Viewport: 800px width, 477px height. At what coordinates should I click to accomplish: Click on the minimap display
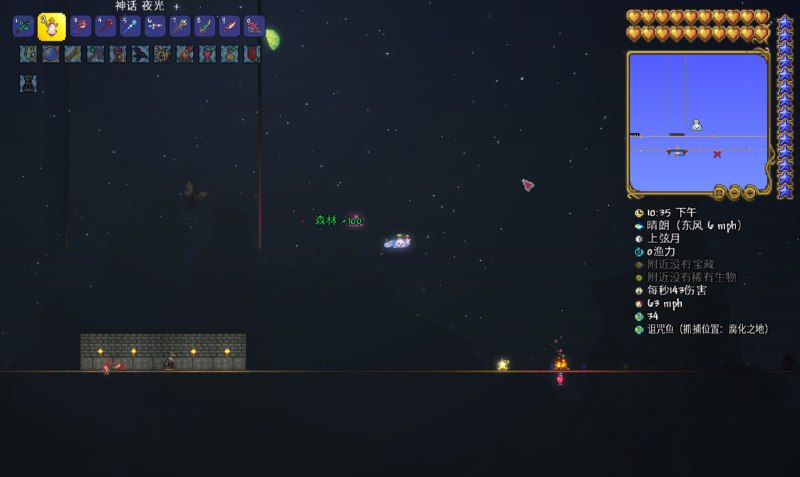click(x=698, y=120)
